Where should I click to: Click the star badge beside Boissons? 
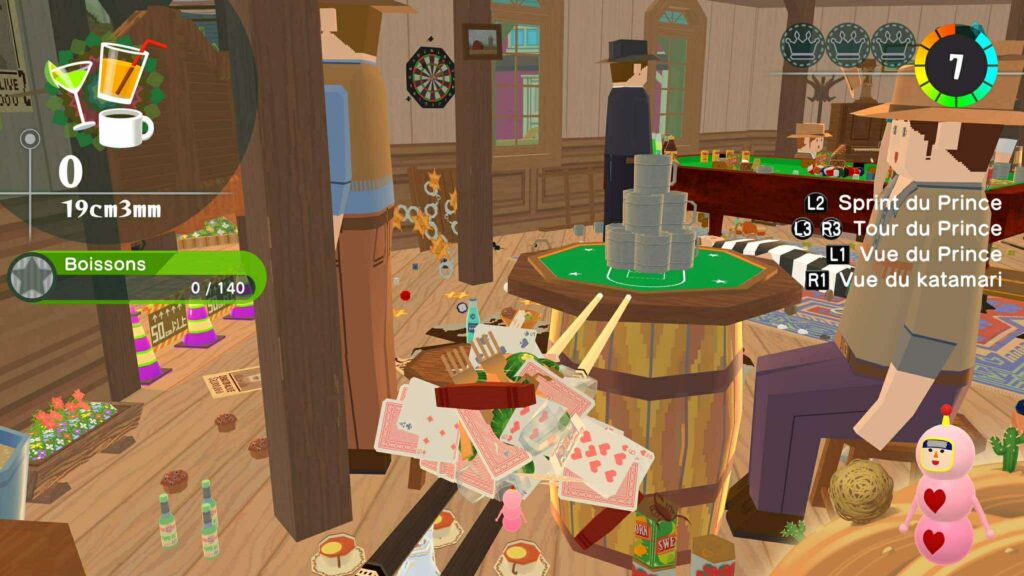(x=30, y=277)
